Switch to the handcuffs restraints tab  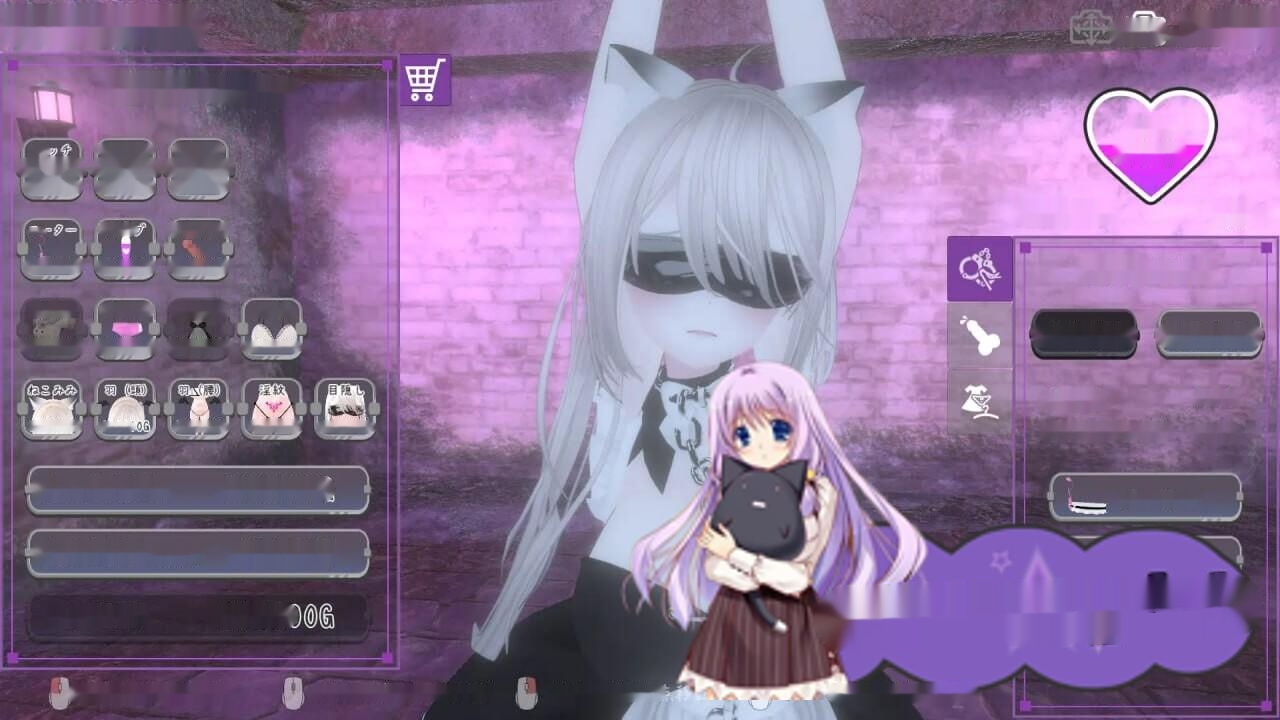coord(980,270)
